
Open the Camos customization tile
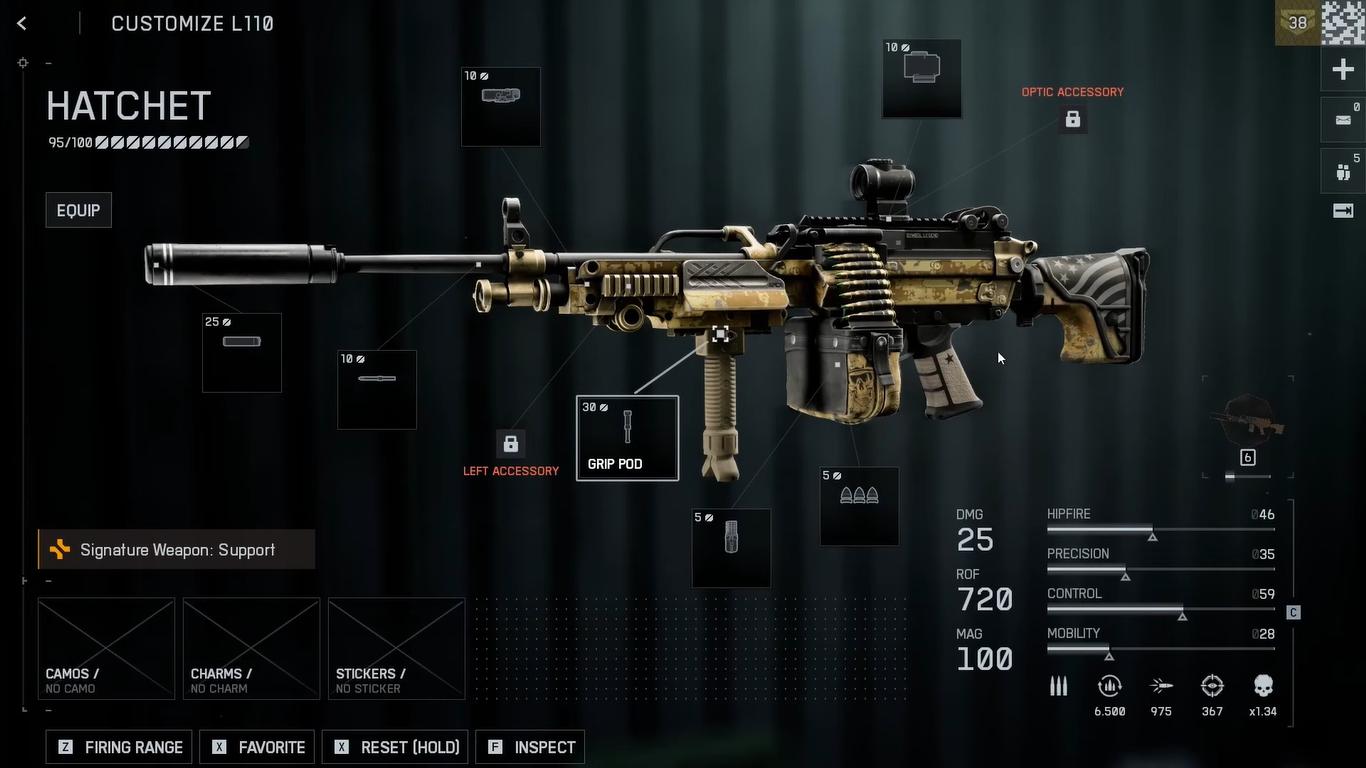(x=106, y=648)
